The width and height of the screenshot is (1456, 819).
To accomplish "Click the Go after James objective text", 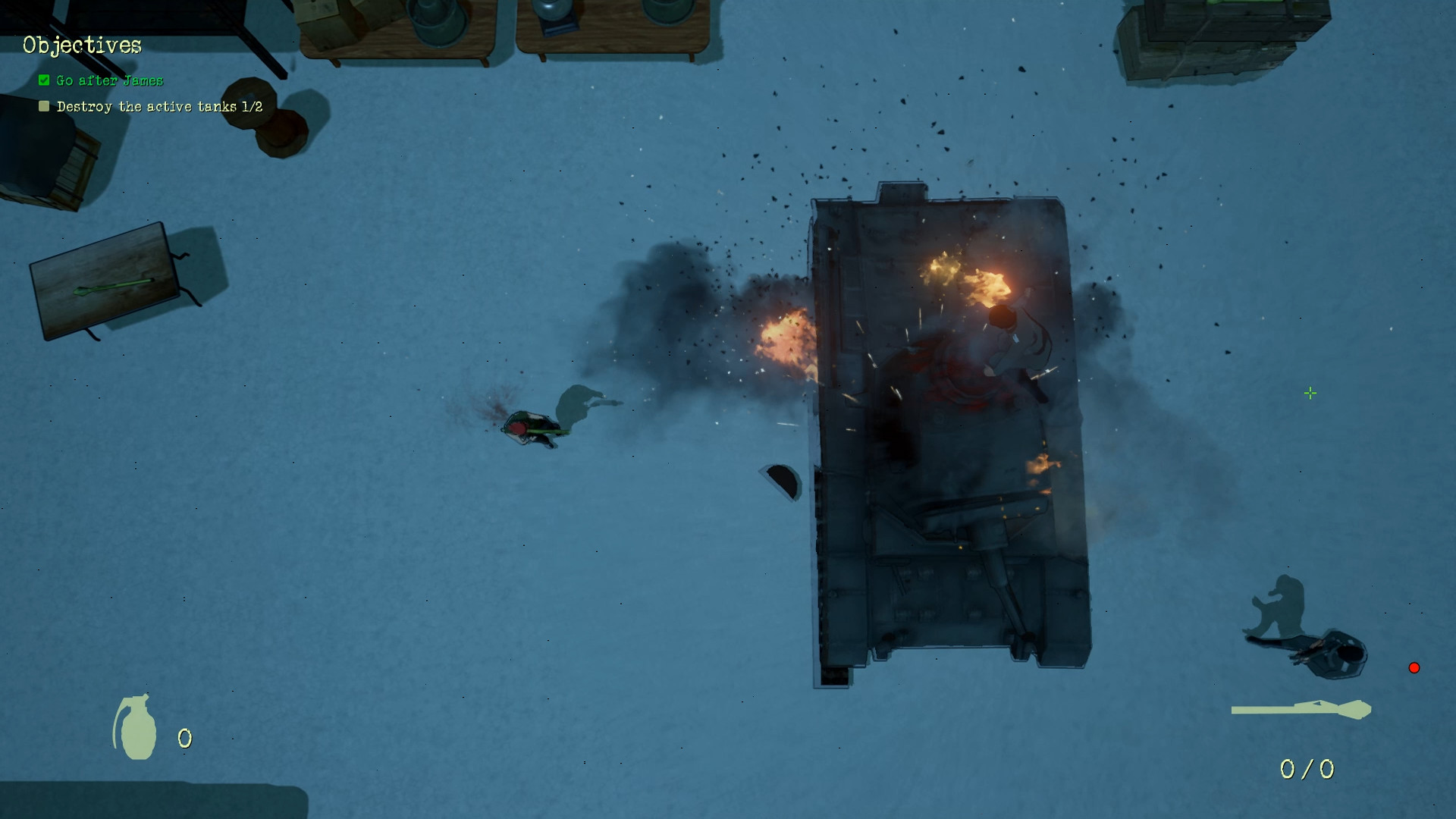I will point(109,80).
